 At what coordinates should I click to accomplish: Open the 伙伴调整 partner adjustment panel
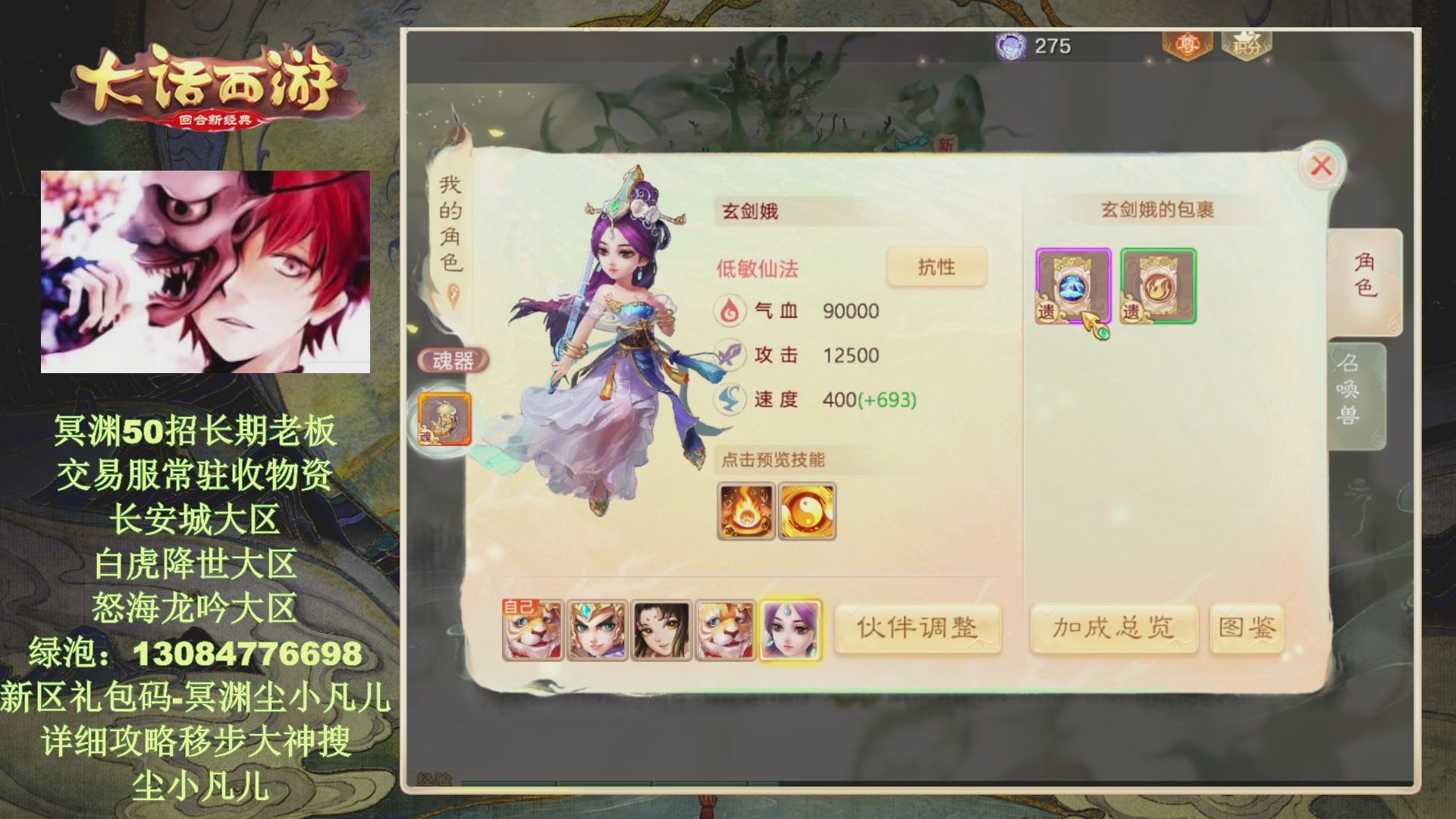[x=918, y=628]
